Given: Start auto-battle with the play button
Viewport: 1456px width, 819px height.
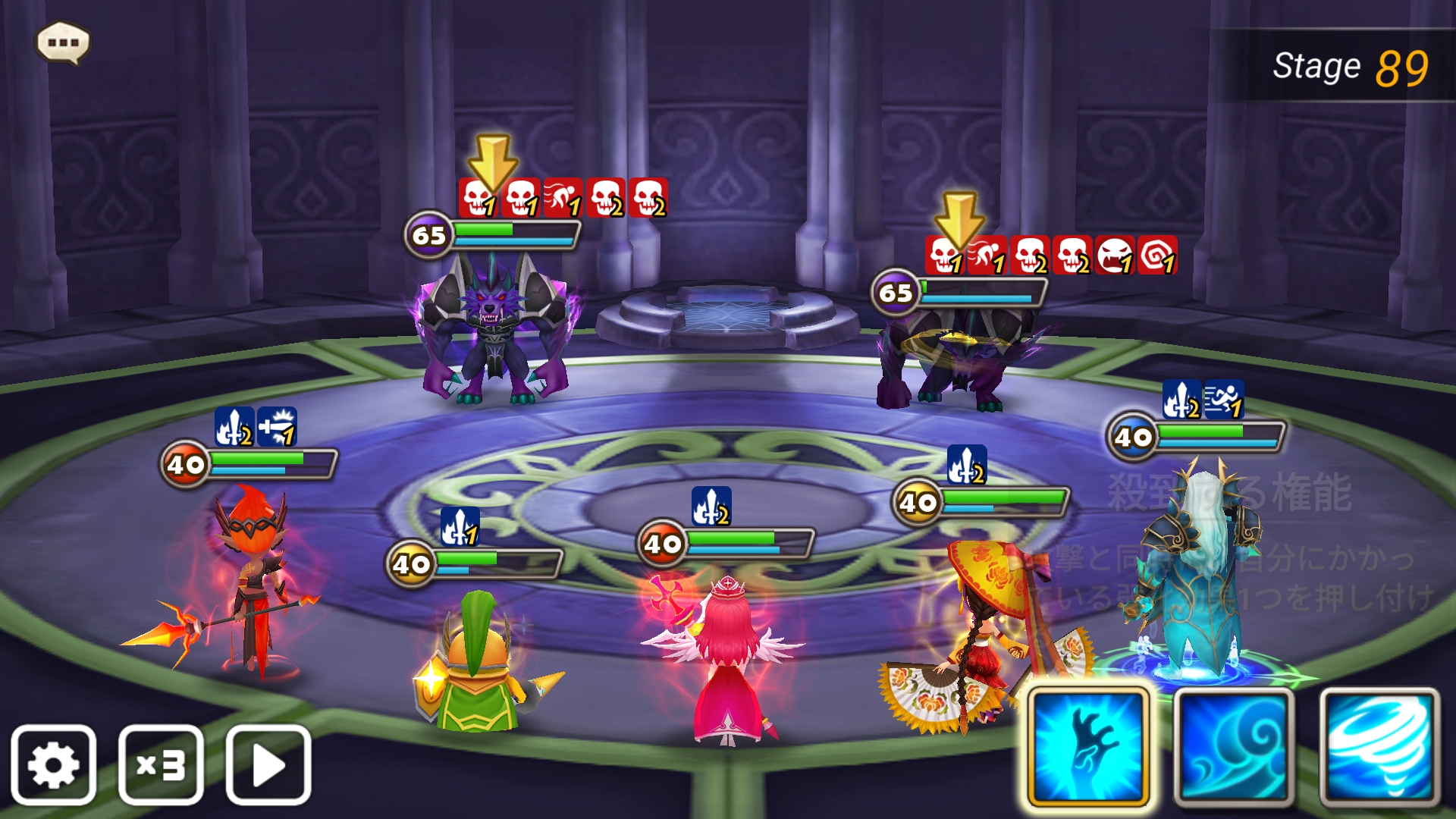Looking at the screenshot, I should [x=268, y=764].
